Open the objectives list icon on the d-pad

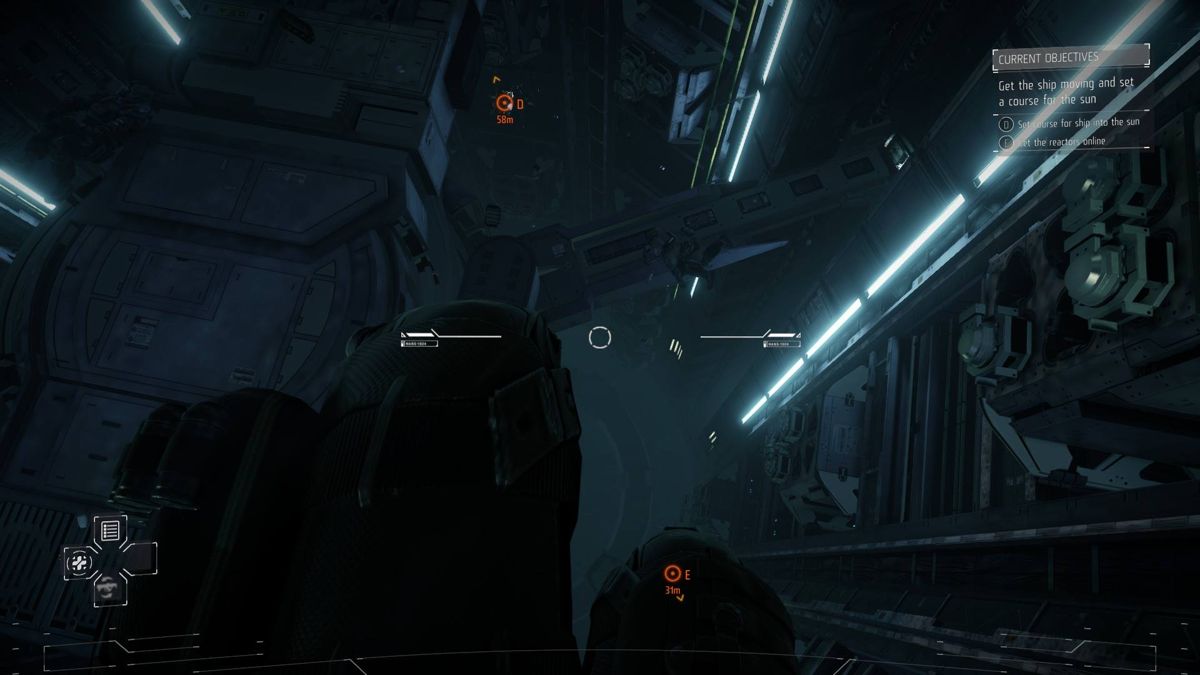coord(110,530)
